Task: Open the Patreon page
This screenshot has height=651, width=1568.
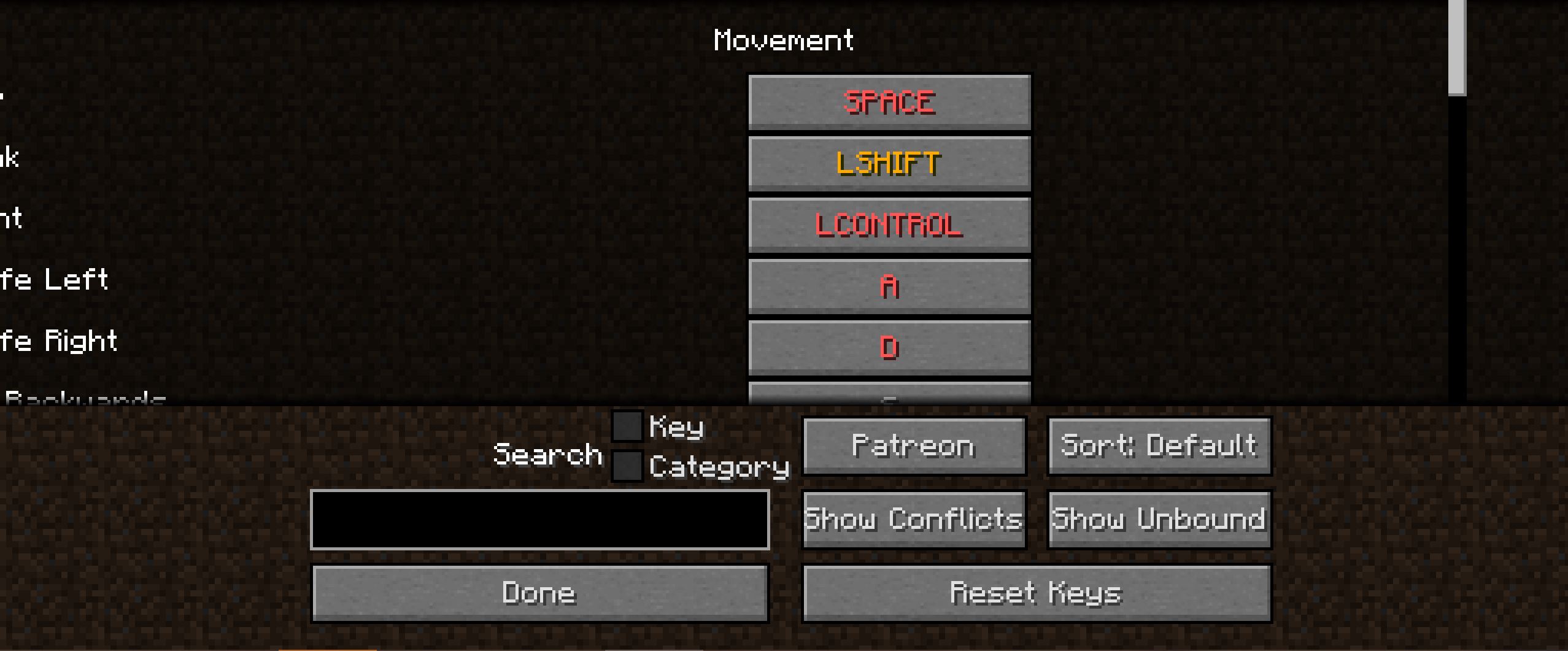Action: coord(913,446)
